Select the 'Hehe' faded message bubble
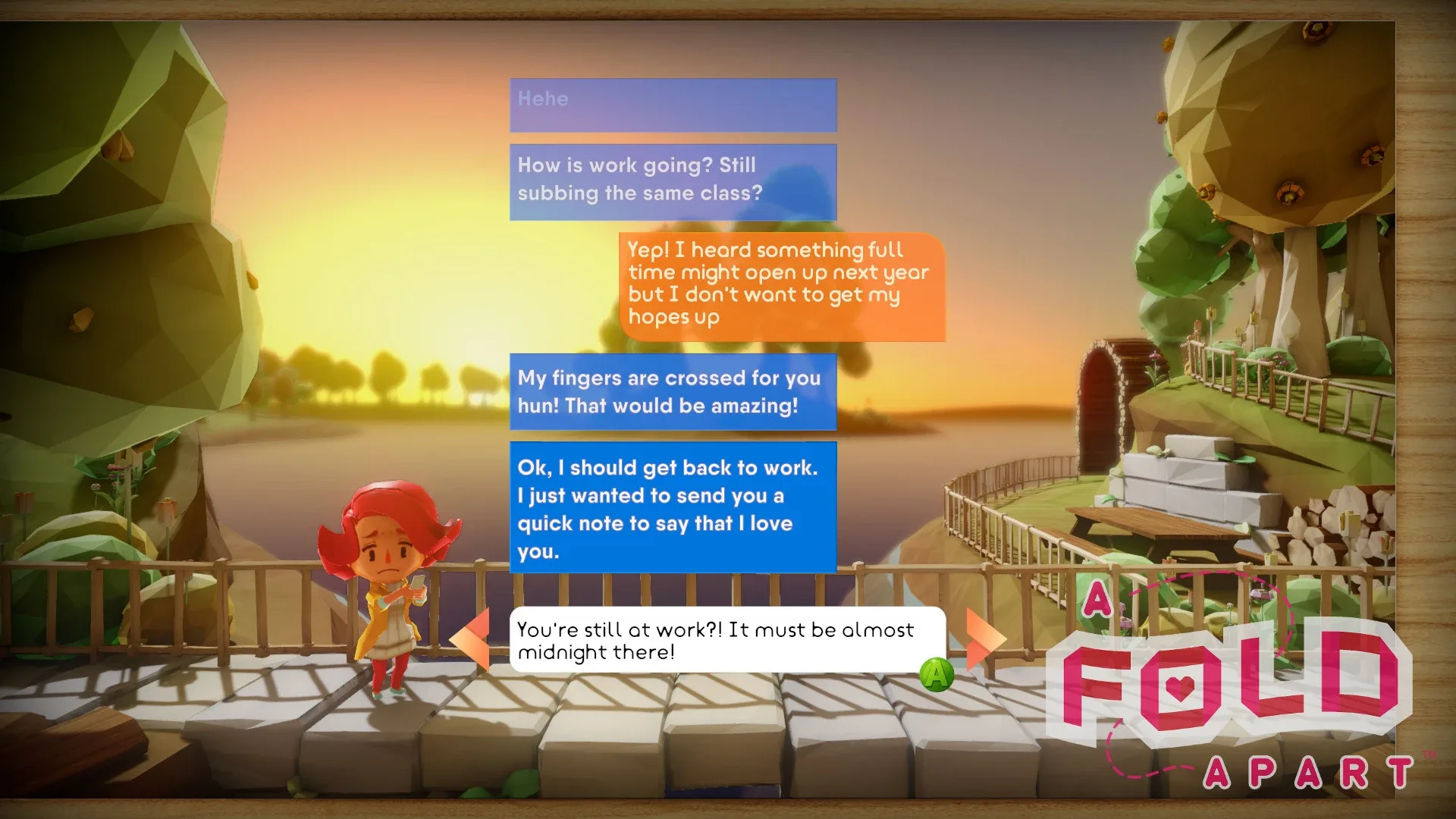The height and width of the screenshot is (819, 1456). (x=673, y=105)
